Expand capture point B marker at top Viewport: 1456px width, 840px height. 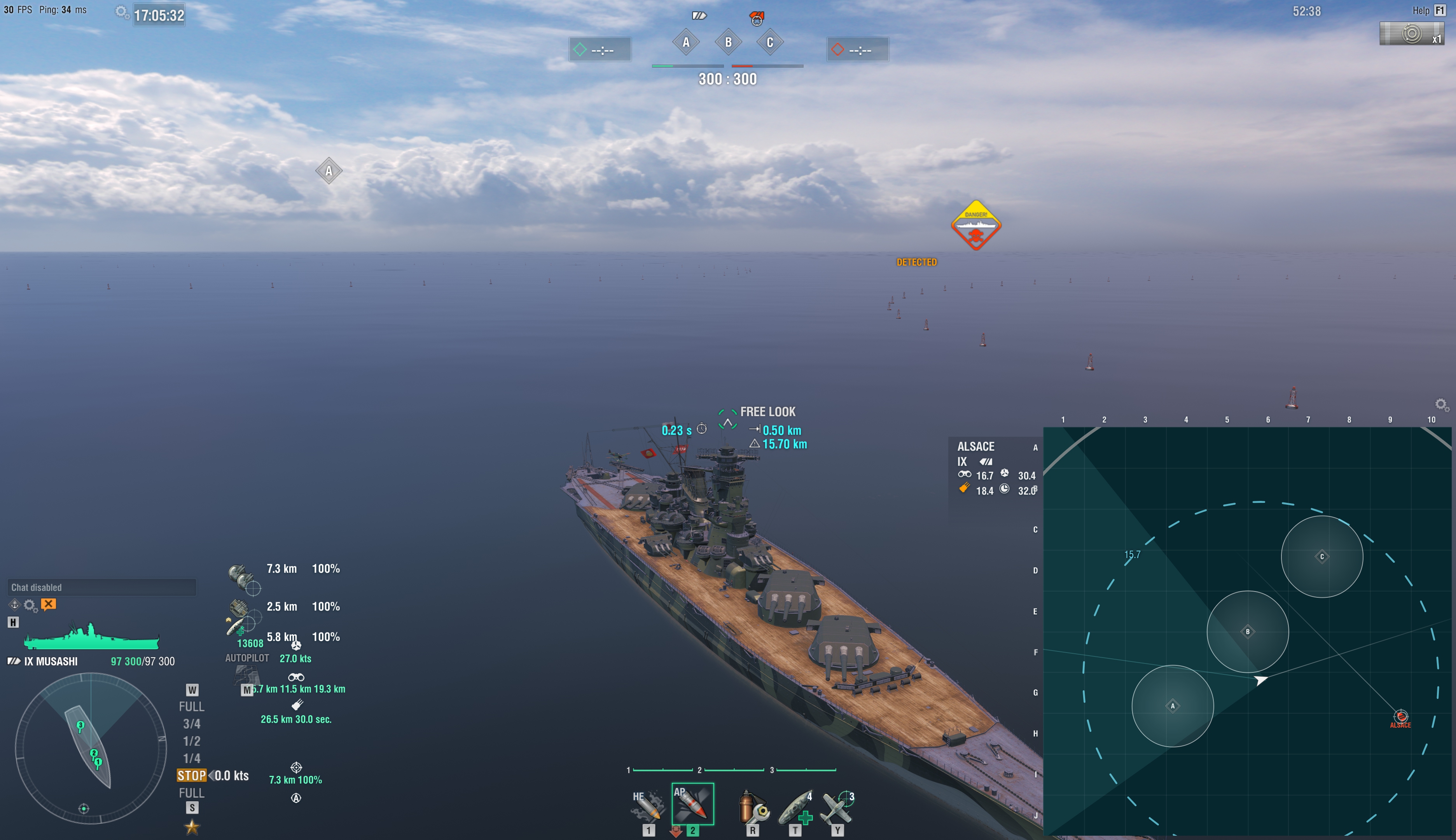coord(728,42)
